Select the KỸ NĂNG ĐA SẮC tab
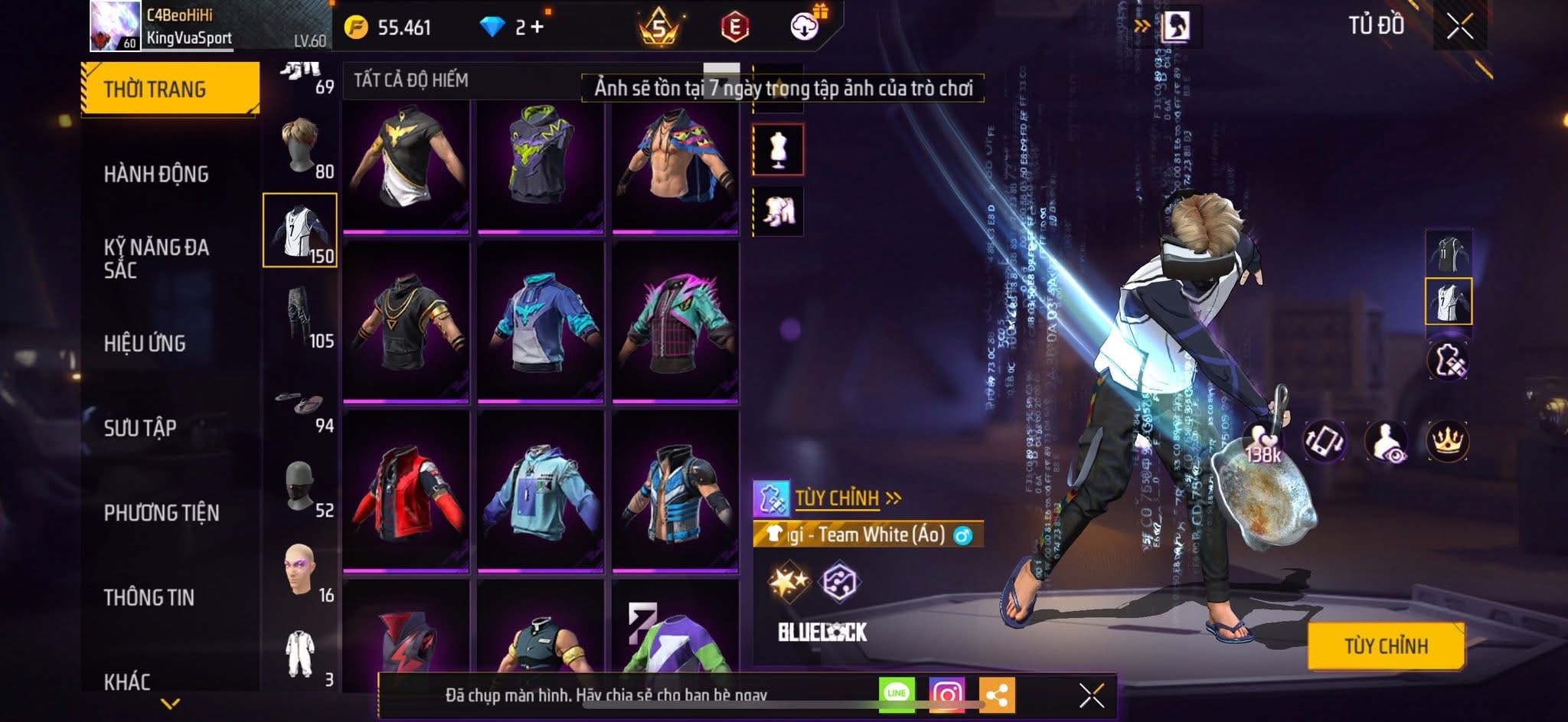The height and width of the screenshot is (722, 1568). [x=156, y=258]
